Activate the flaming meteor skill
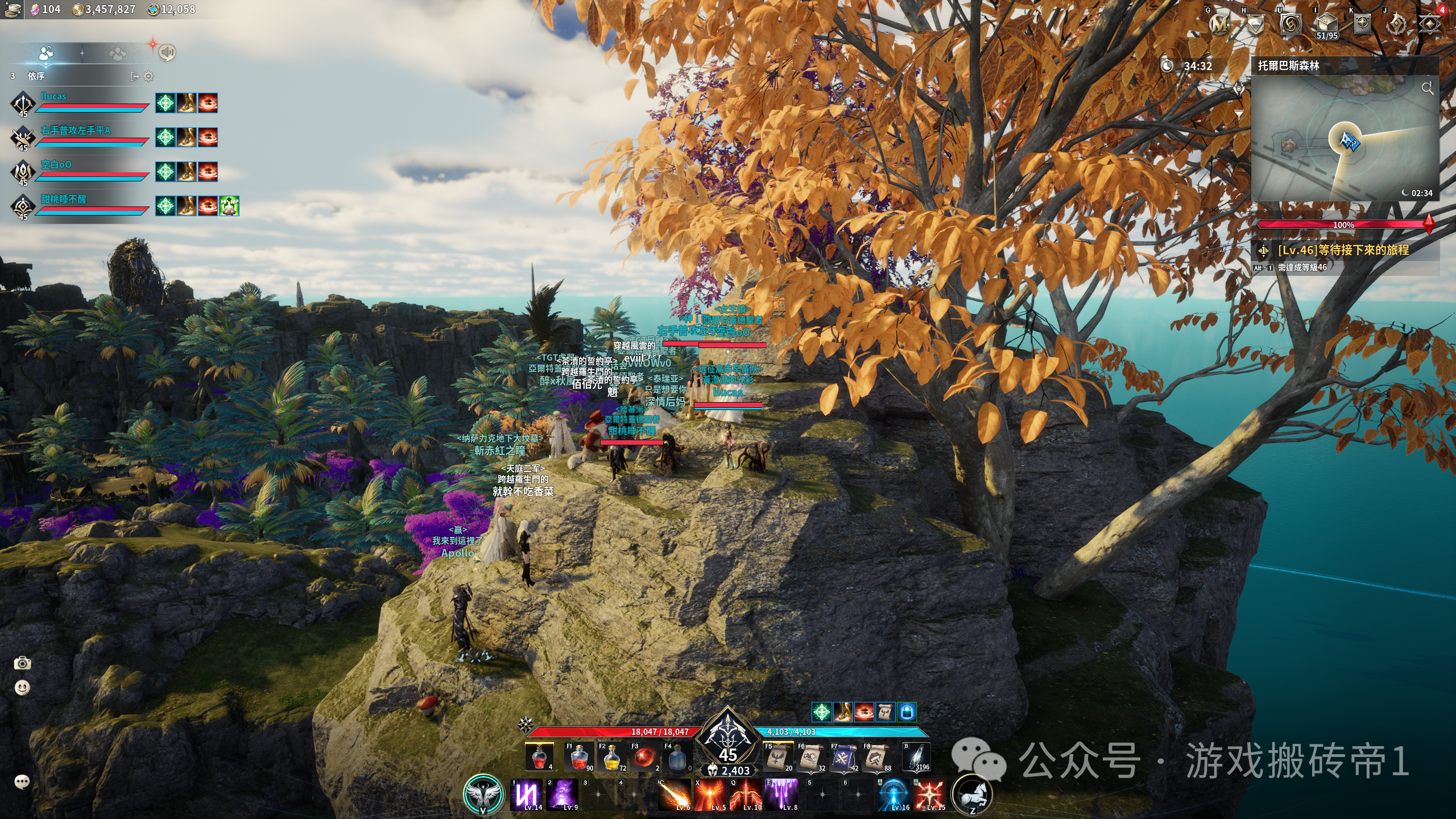Screen dimensions: 1456x819 pyautogui.click(x=675, y=794)
